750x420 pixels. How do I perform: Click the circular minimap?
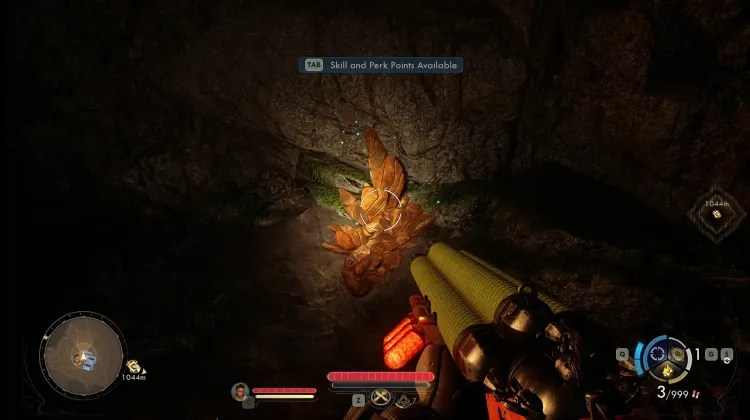coord(83,354)
